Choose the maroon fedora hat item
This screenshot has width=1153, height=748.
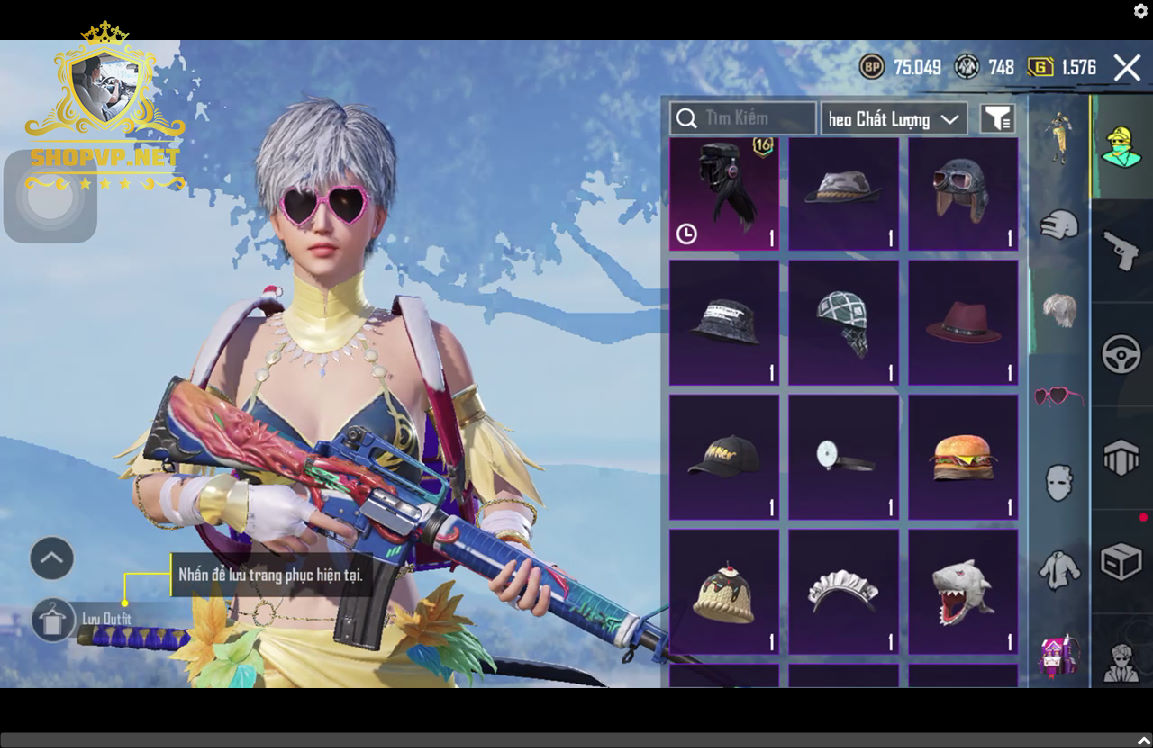click(962, 324)
